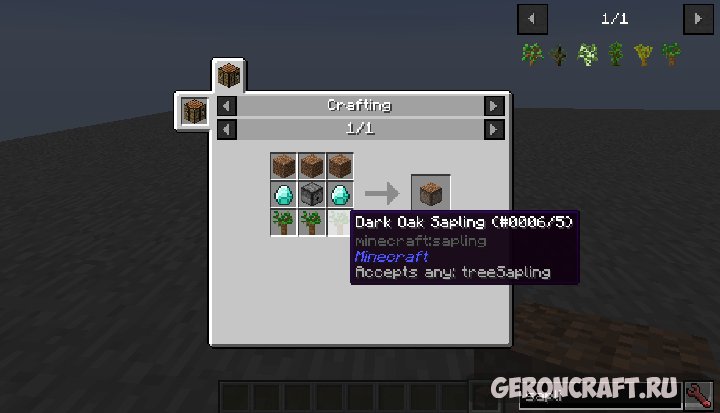Screen dimensions: 720x413
Task: Click the recipe output slot after the arrow
Action: click(x=430, y=193)
